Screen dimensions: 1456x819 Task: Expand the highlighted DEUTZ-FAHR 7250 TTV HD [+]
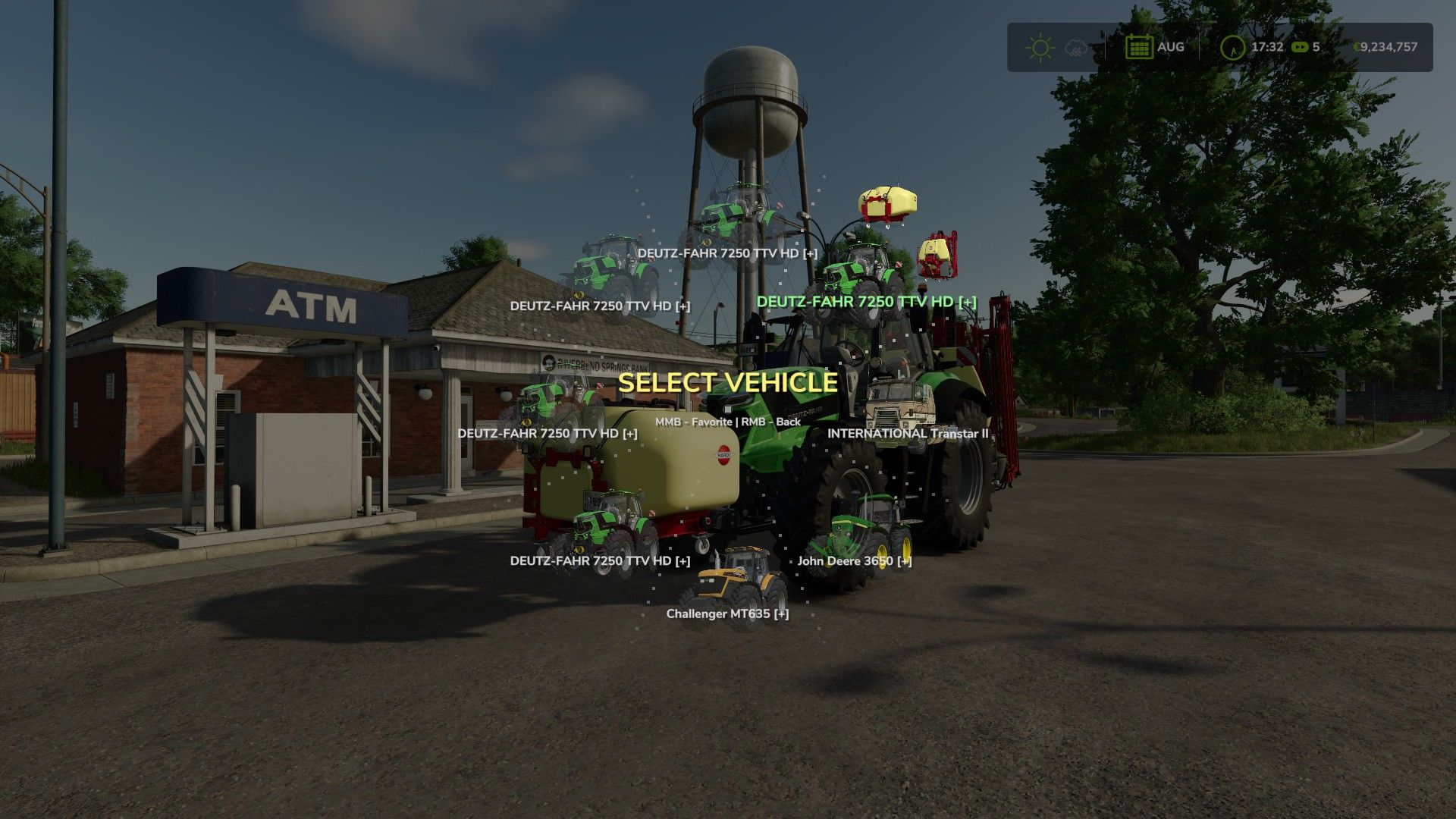(x=866, y=301)
